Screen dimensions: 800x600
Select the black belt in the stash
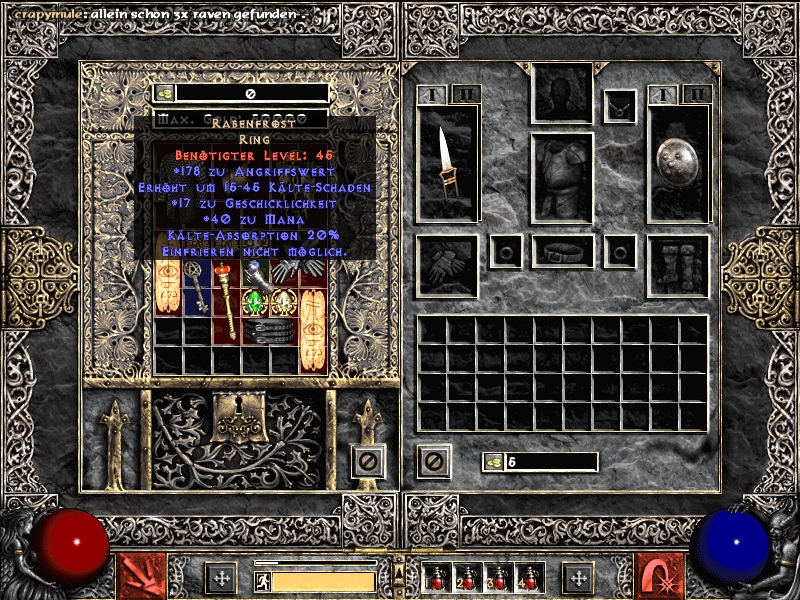[270, 331]
